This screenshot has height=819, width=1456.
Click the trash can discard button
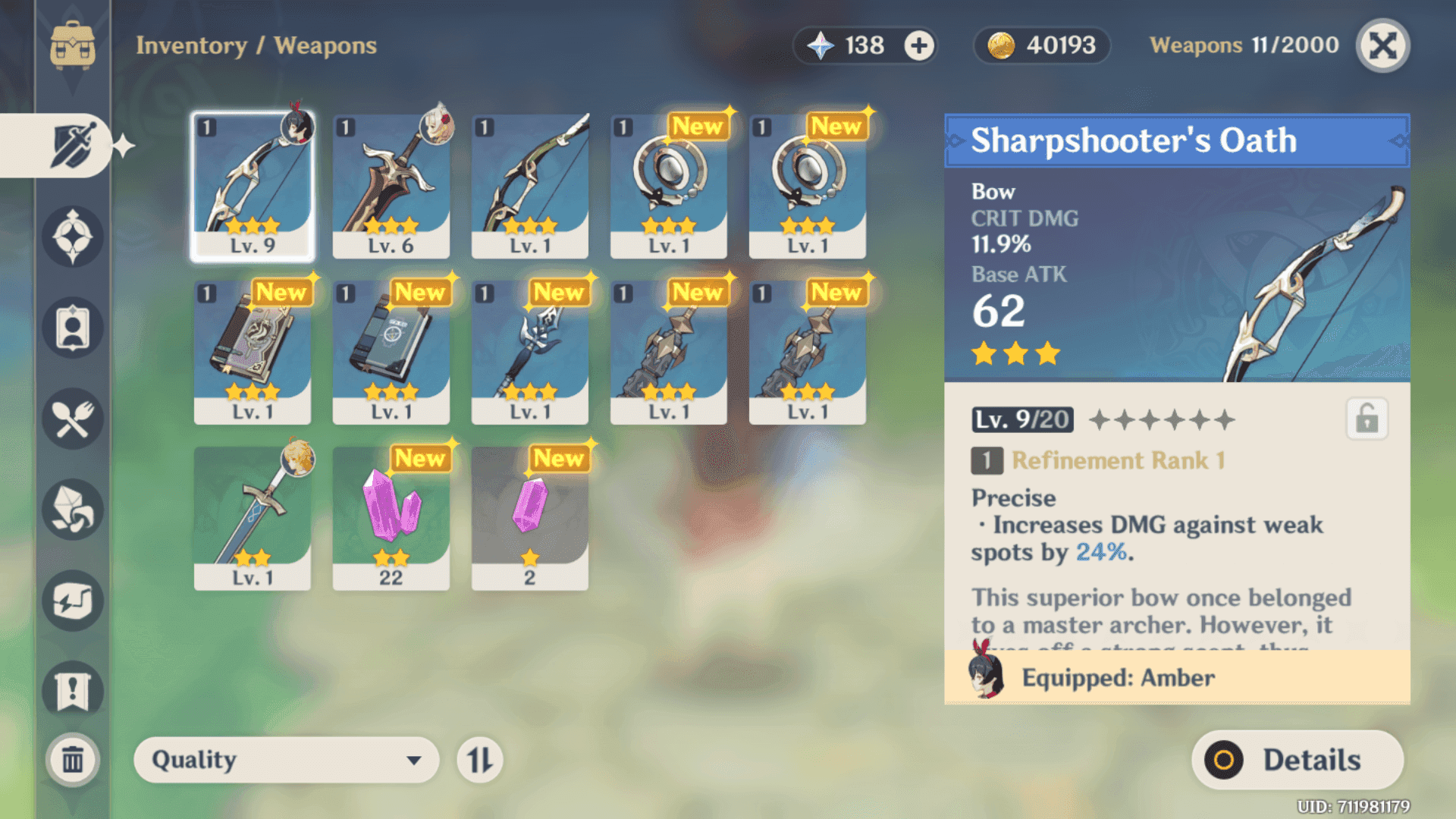pyautogui.click(x=73, y=759)
